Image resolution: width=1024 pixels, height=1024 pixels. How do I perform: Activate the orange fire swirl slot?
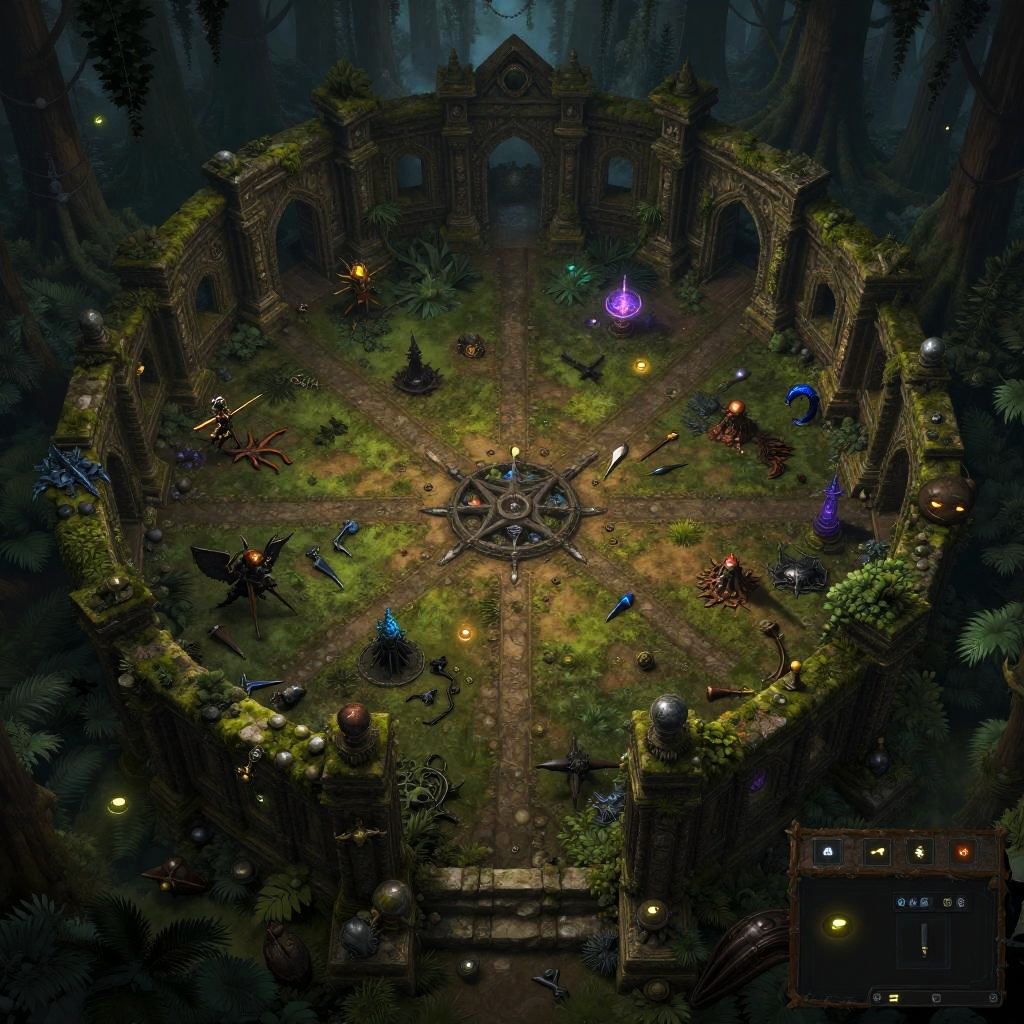click(964, 852)
